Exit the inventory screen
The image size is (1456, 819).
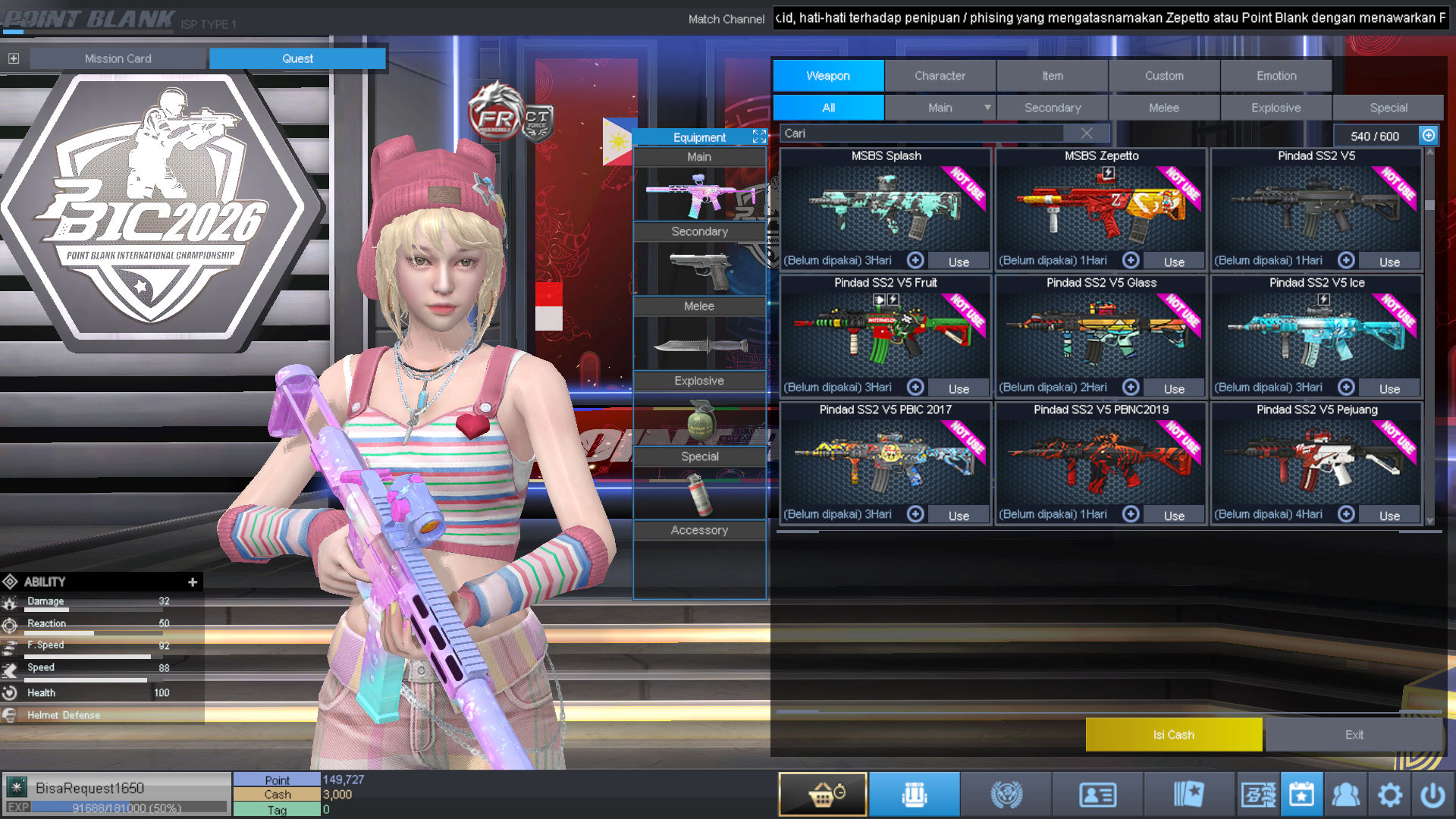coord(1354,735)
